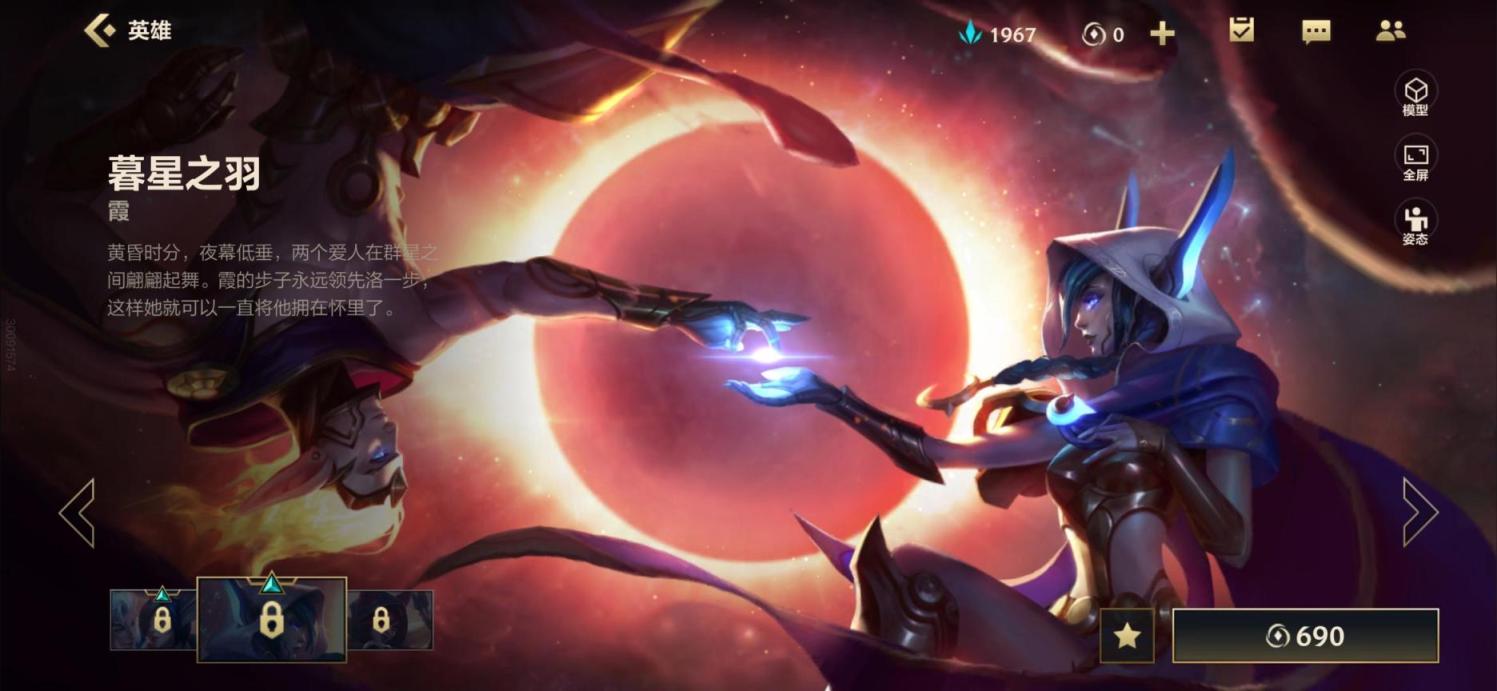Open the missions checklist icon
The width and height of the screenshot is (1497, 691).
(x=1241, y=31)
